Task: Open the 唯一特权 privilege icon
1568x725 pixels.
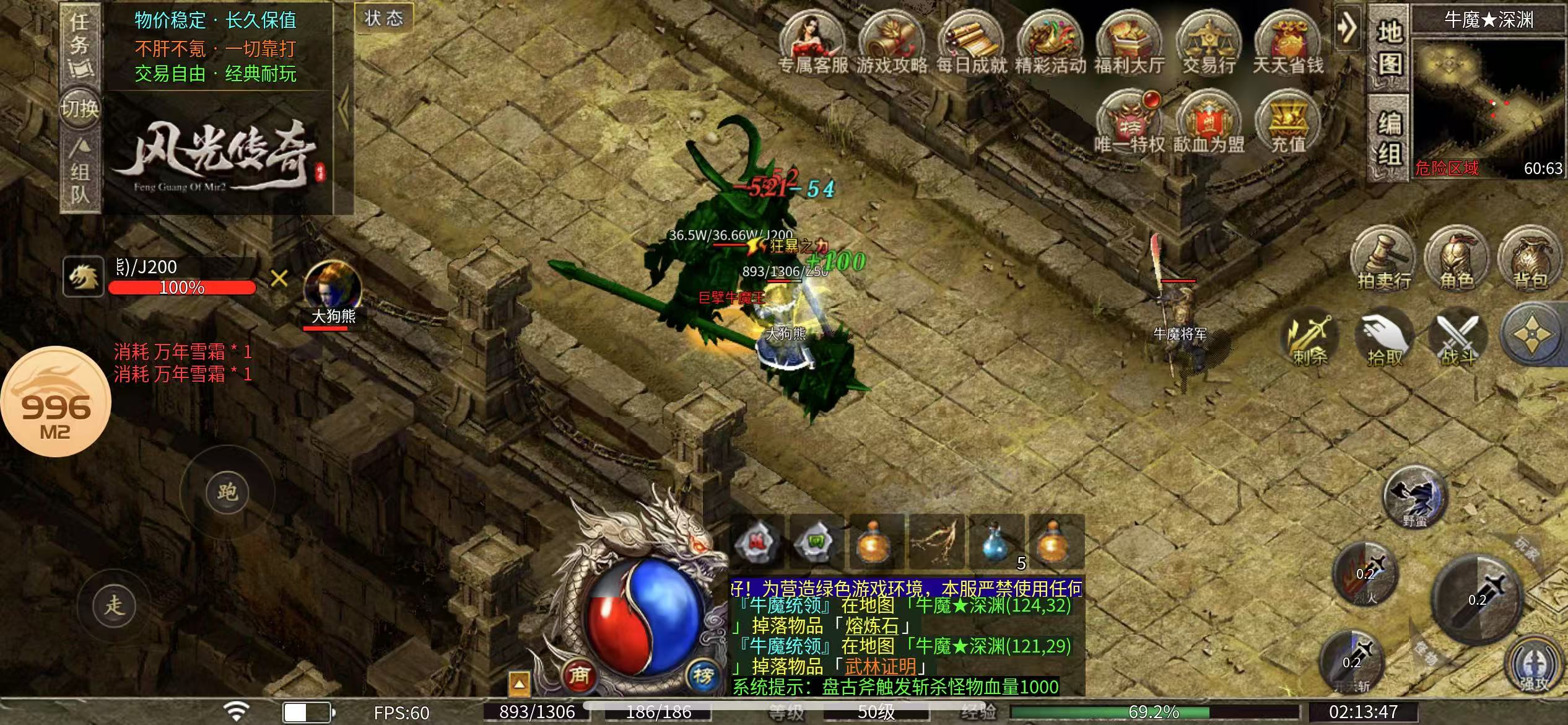Action: (1130, 123)
